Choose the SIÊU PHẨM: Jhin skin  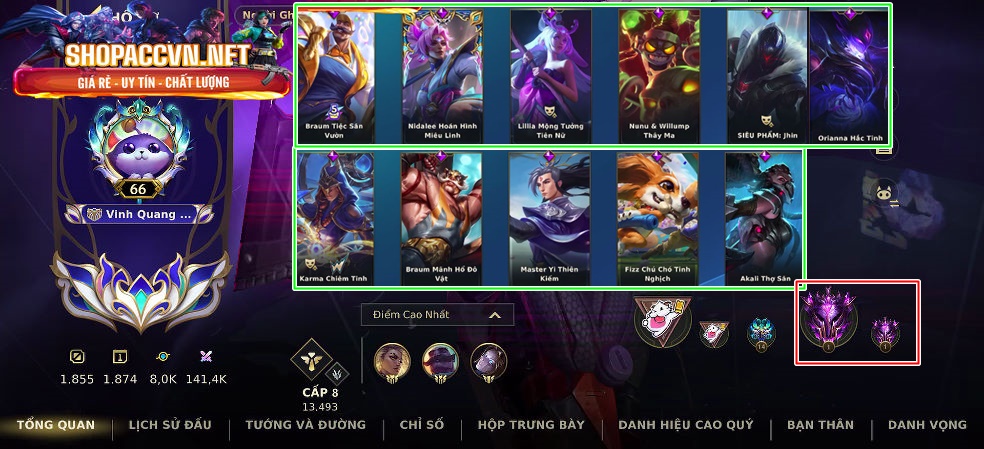(x=765, y=75)
